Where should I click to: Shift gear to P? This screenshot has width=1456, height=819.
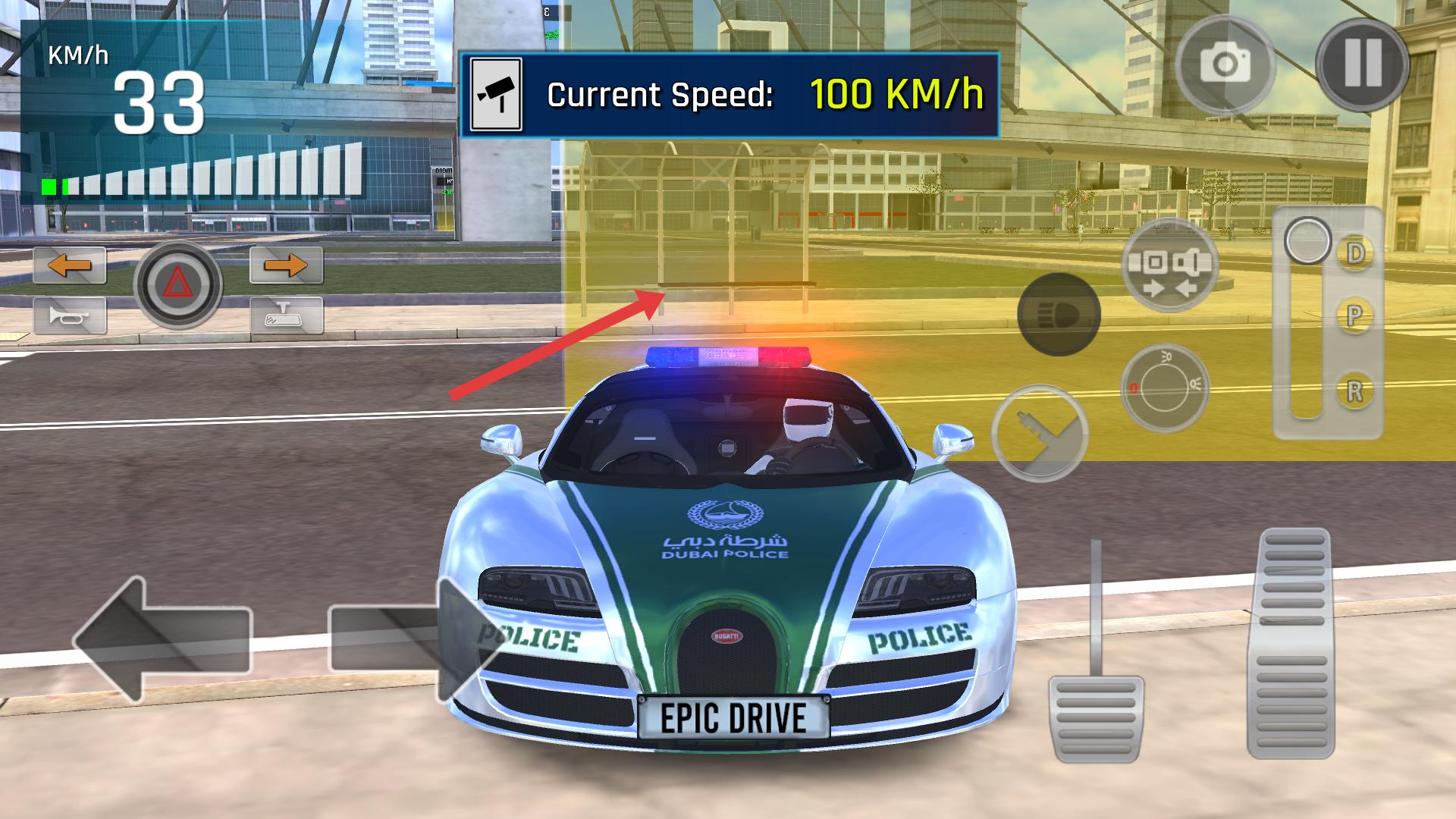tap(1354, 315)
